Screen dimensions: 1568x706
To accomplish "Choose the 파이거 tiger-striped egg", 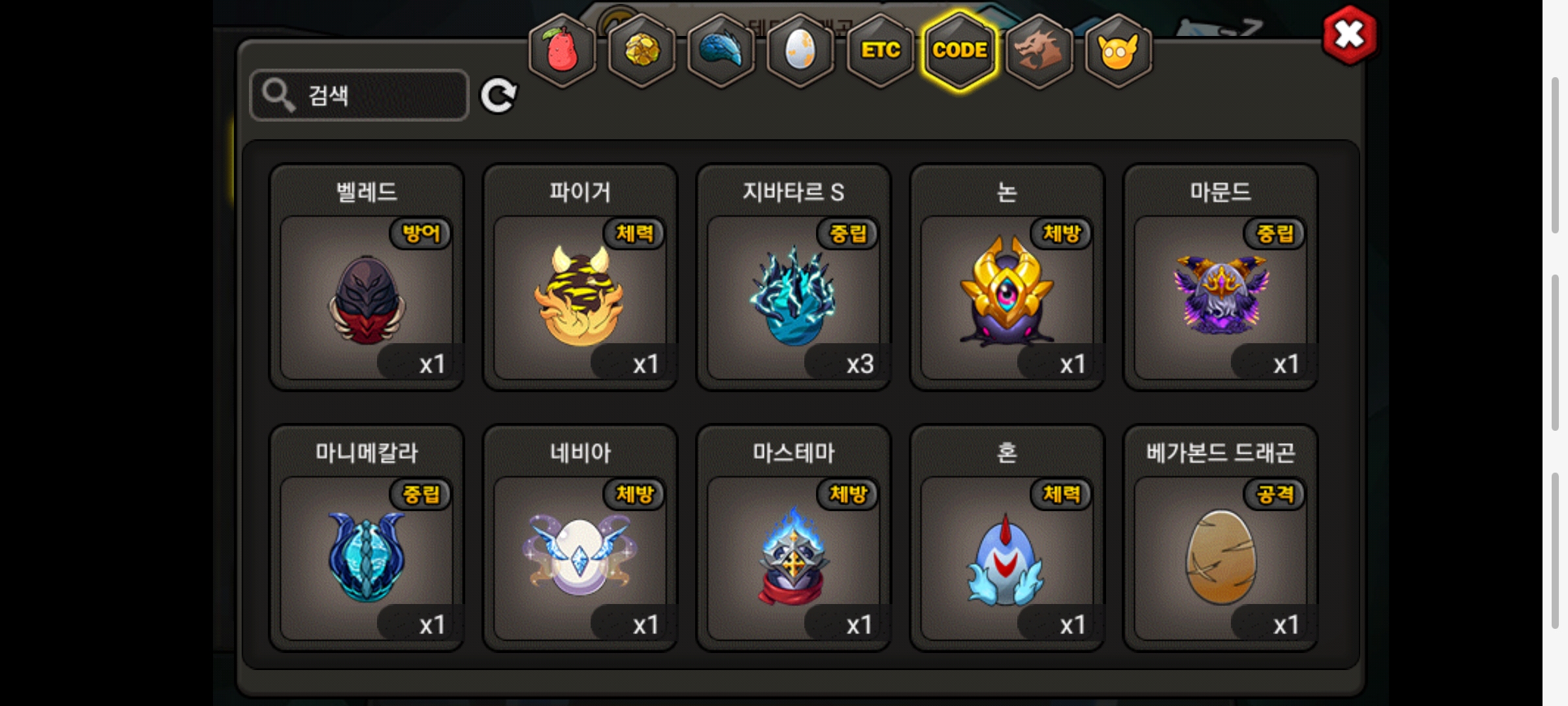I will coord(580,297).
